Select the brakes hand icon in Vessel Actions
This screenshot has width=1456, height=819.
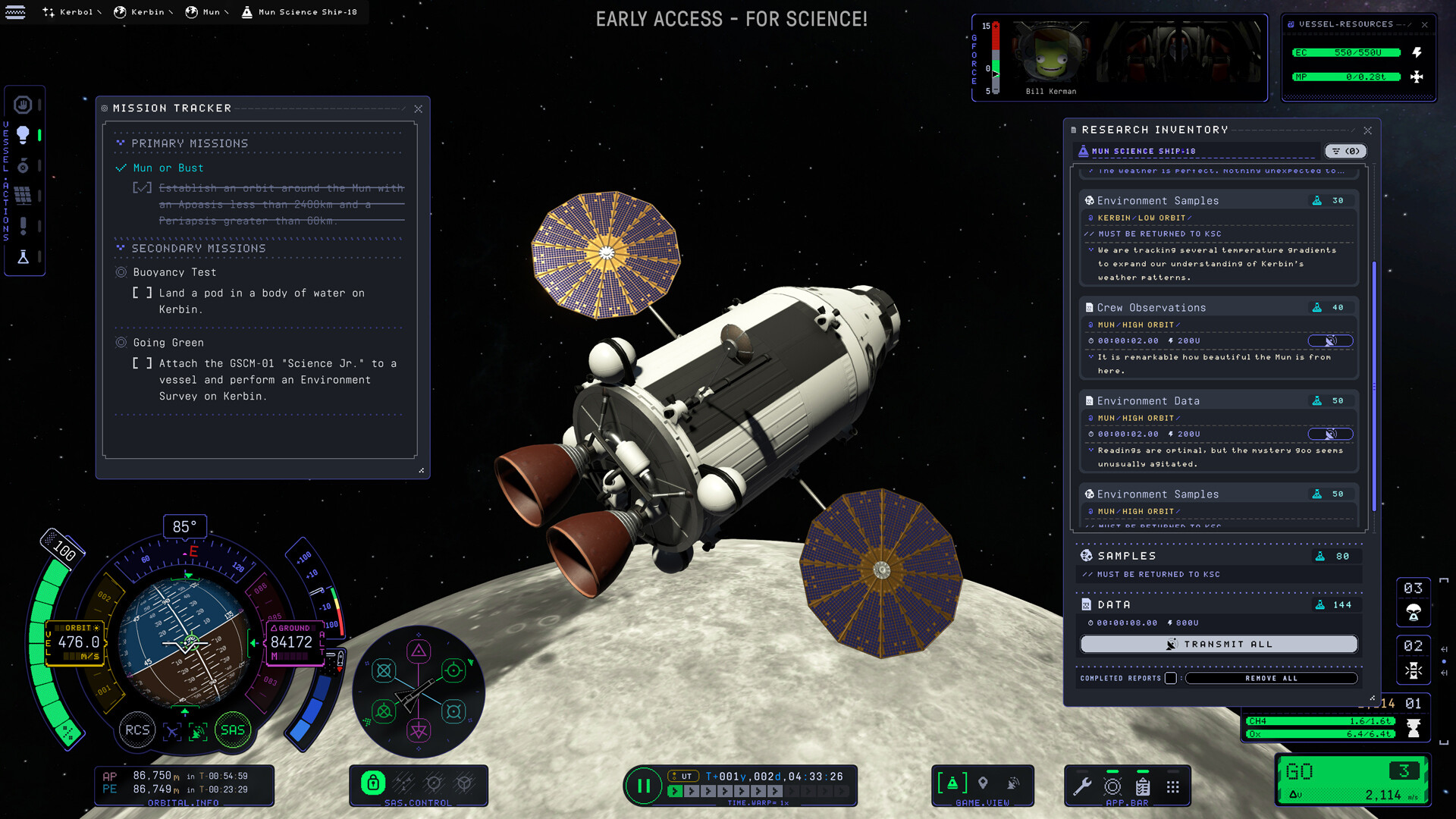coord(24,105)
